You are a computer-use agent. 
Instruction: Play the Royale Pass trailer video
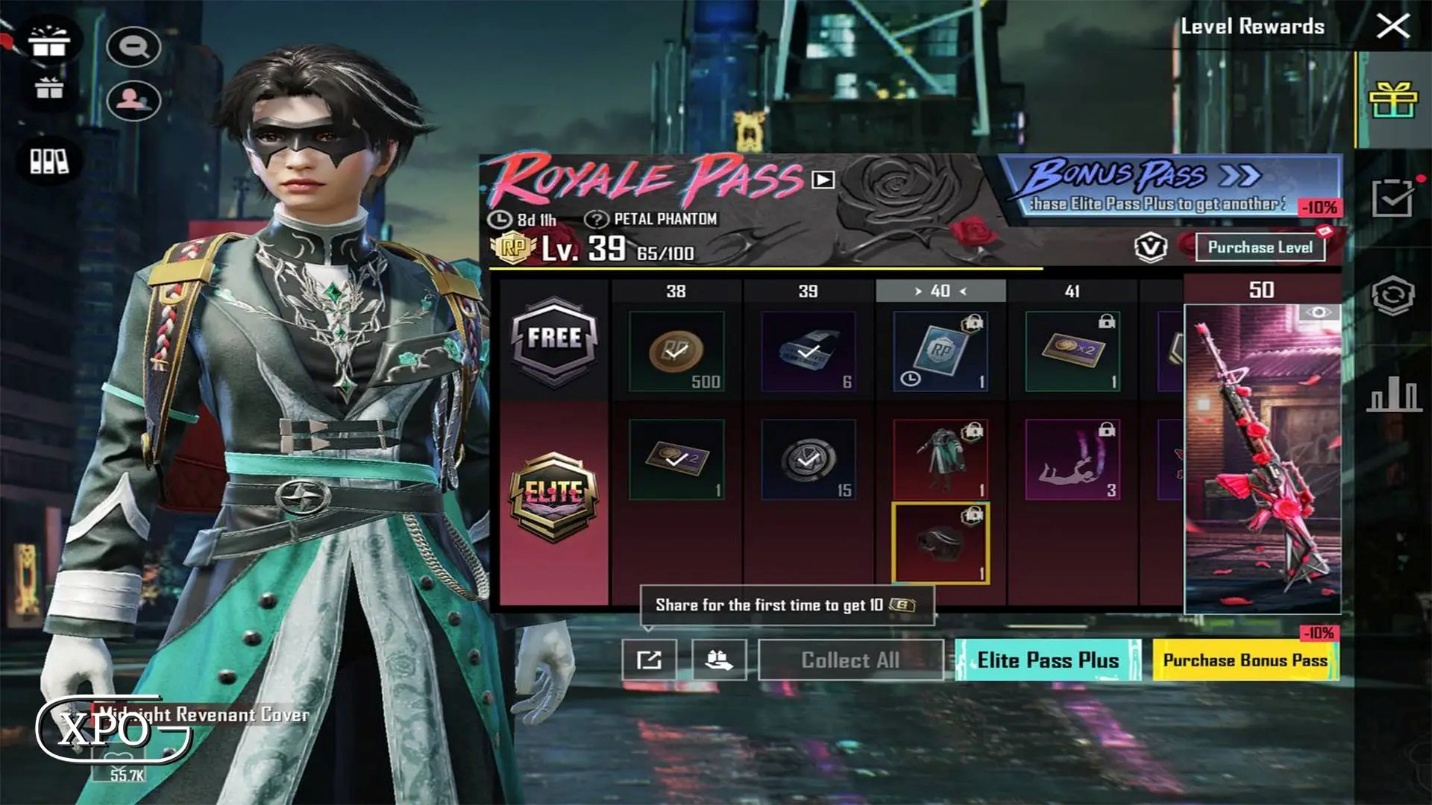coord(823,180)
